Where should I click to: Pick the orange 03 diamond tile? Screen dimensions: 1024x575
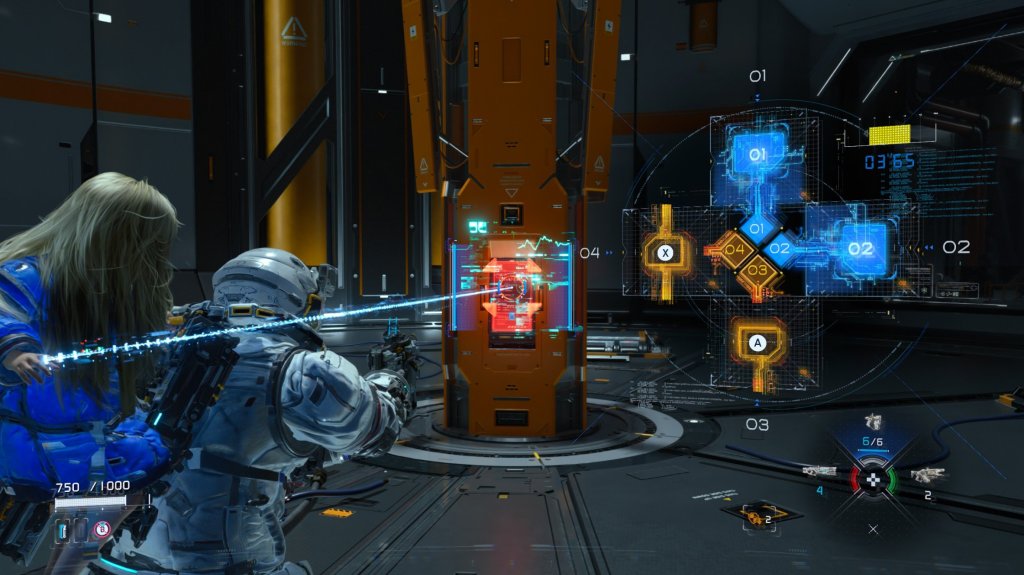pos(757,269)
